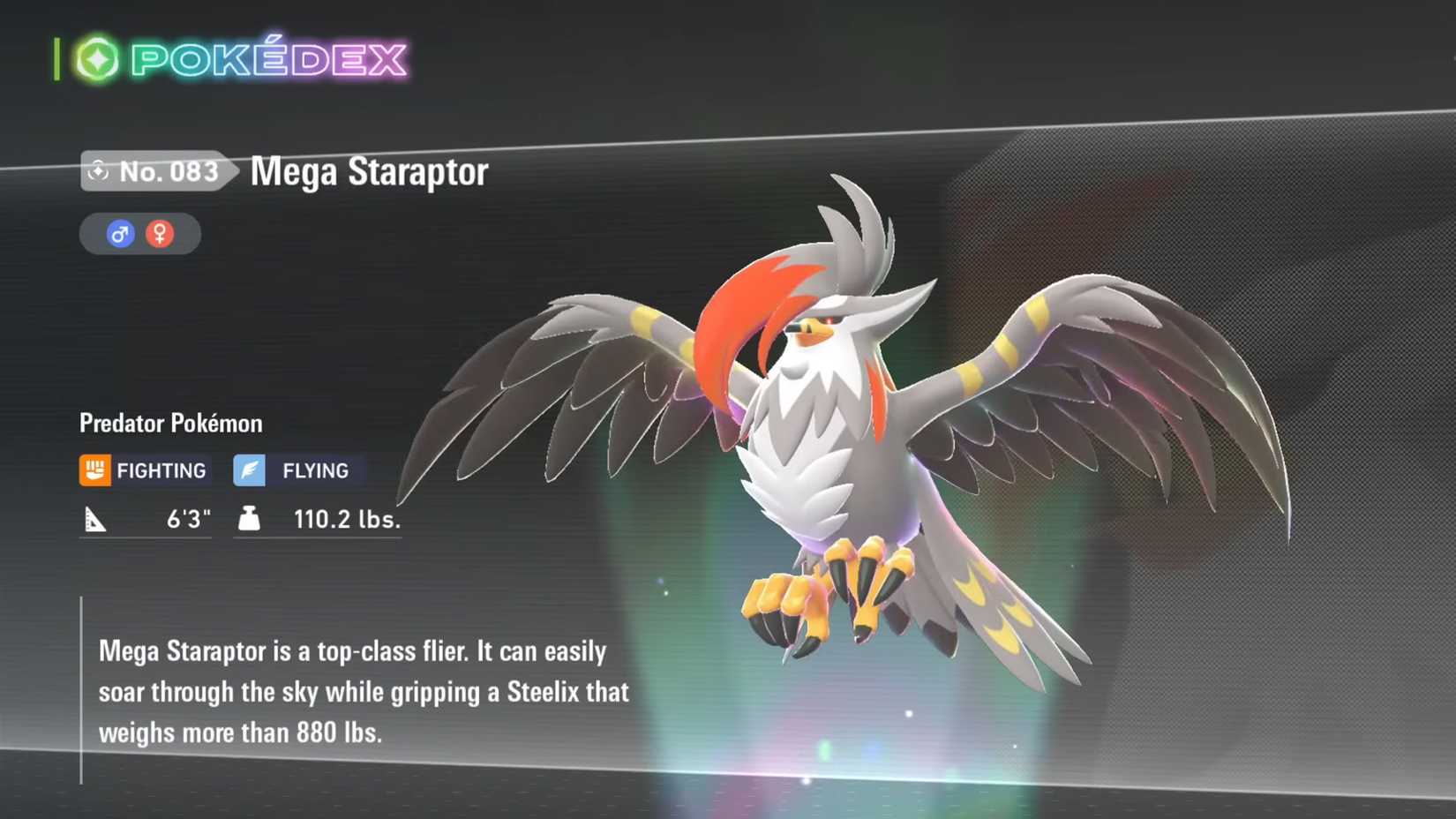Click the FLYING type badge
Screen dimensions: 1456x819
click(x=296, y=470)
